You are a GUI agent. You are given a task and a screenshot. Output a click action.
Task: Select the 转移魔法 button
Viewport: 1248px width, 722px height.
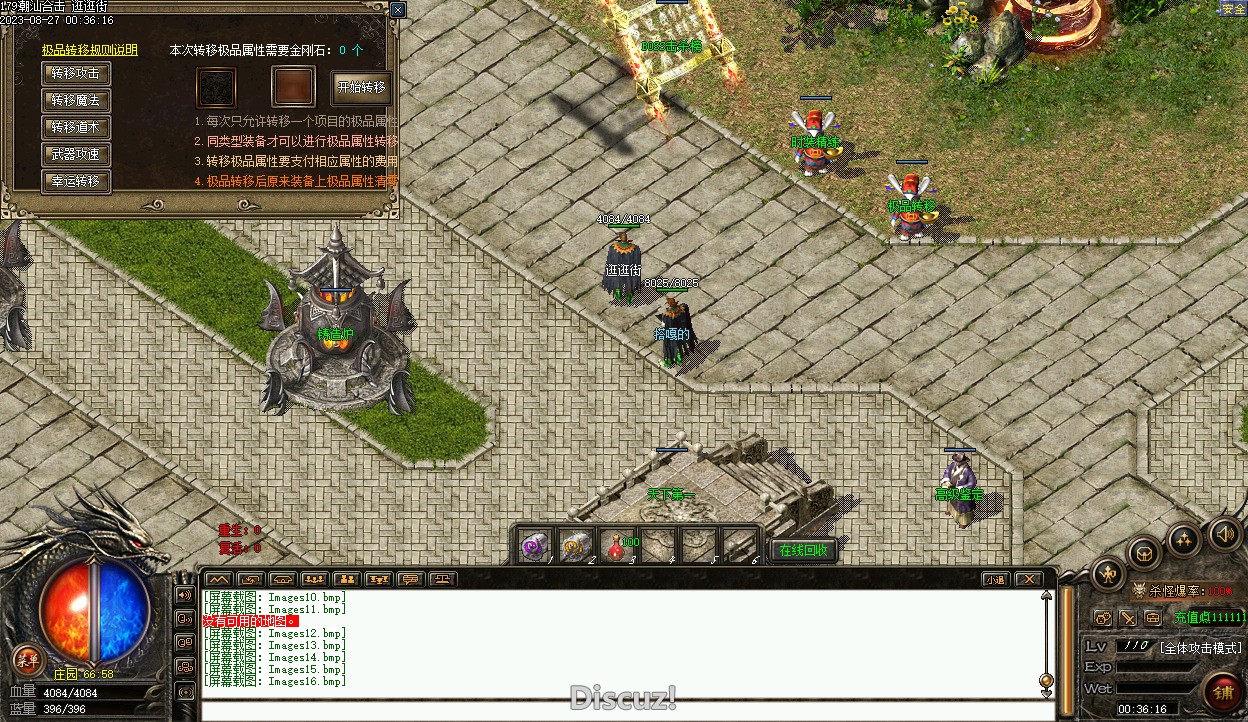76,101
